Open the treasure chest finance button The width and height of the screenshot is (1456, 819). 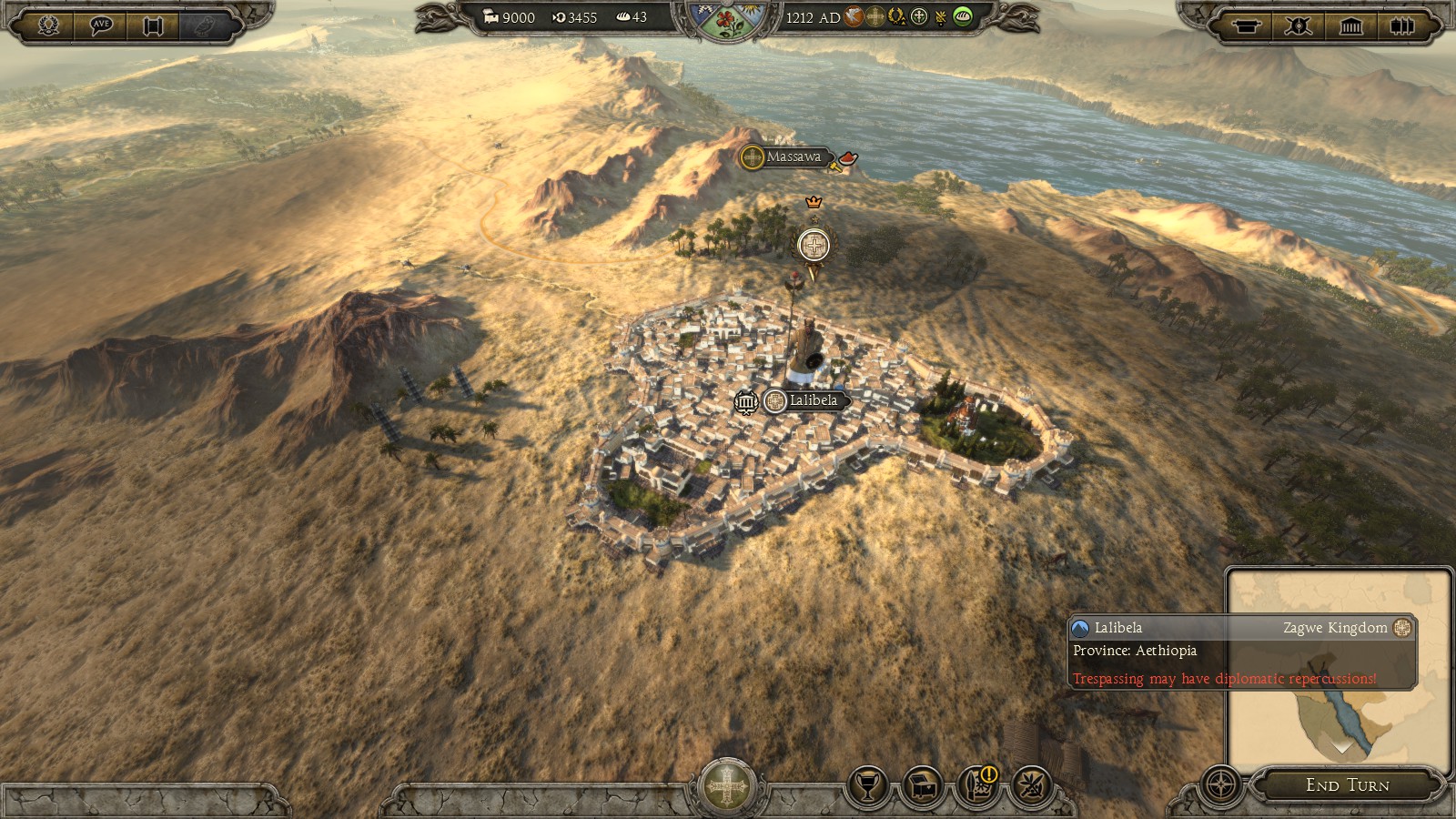click(923, 785)
